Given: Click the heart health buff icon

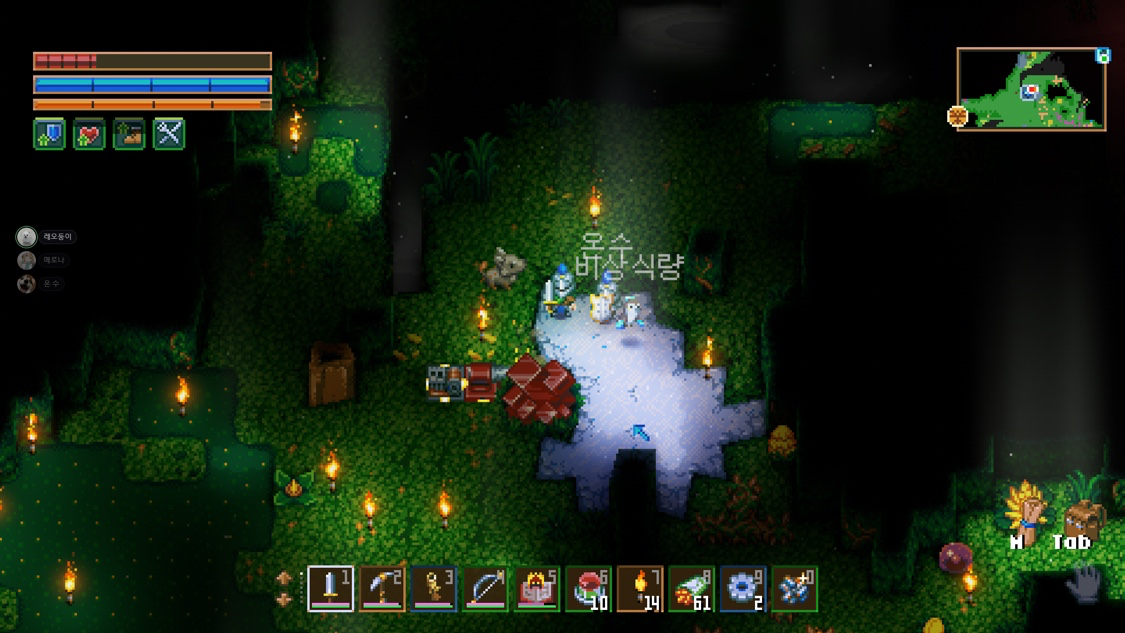Looking at the screenshot, I should tap(89, 134).
